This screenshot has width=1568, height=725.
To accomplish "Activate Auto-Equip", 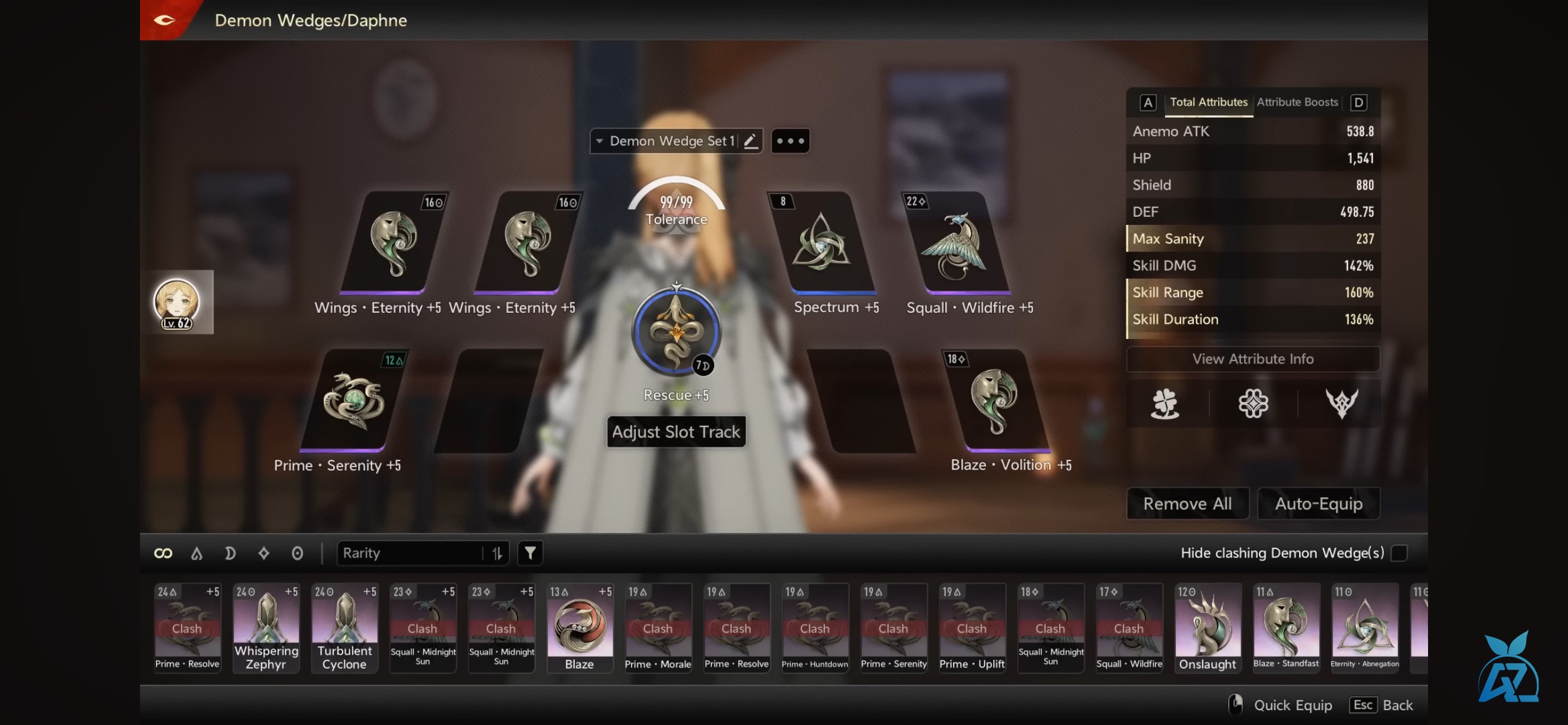I will [1318, 504].
